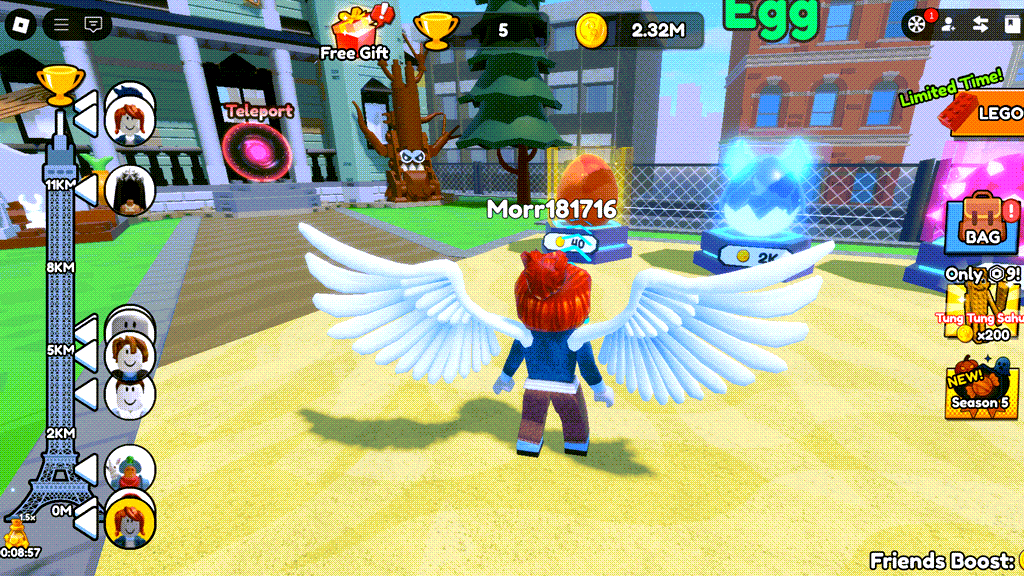
Task: Open the BAG backpack inventory
Action: pyautogui.click(x=983, y=221)
